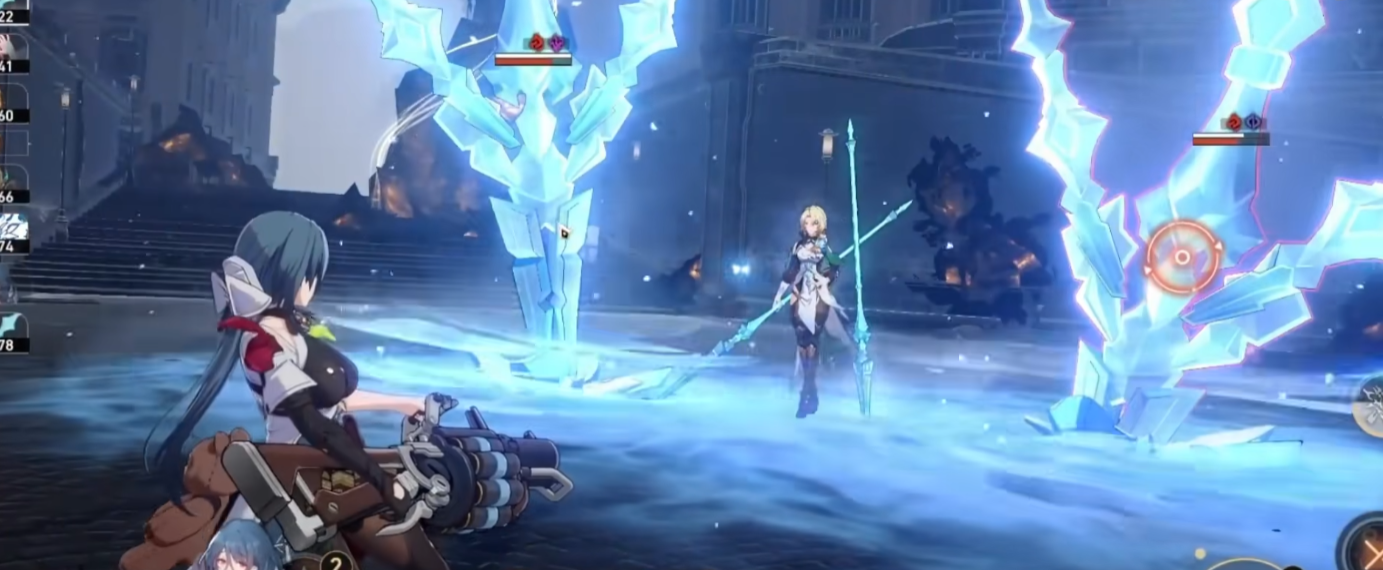Click the orange target reticle on the enemy

(1182, 257)
